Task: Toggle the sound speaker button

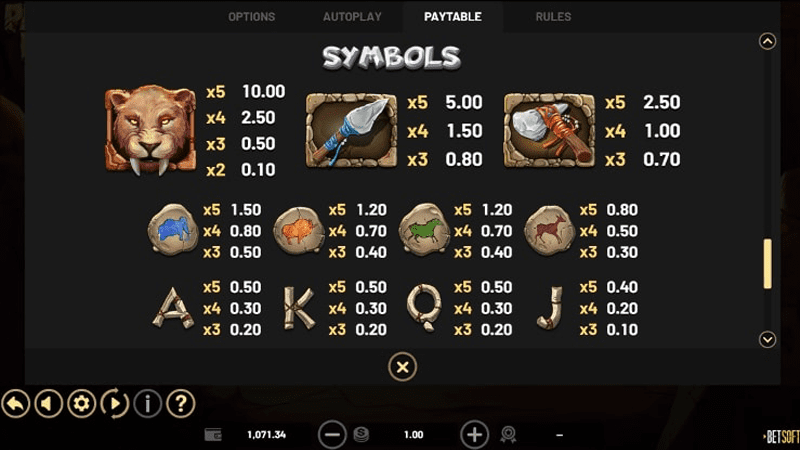Action: pos(48,404)
